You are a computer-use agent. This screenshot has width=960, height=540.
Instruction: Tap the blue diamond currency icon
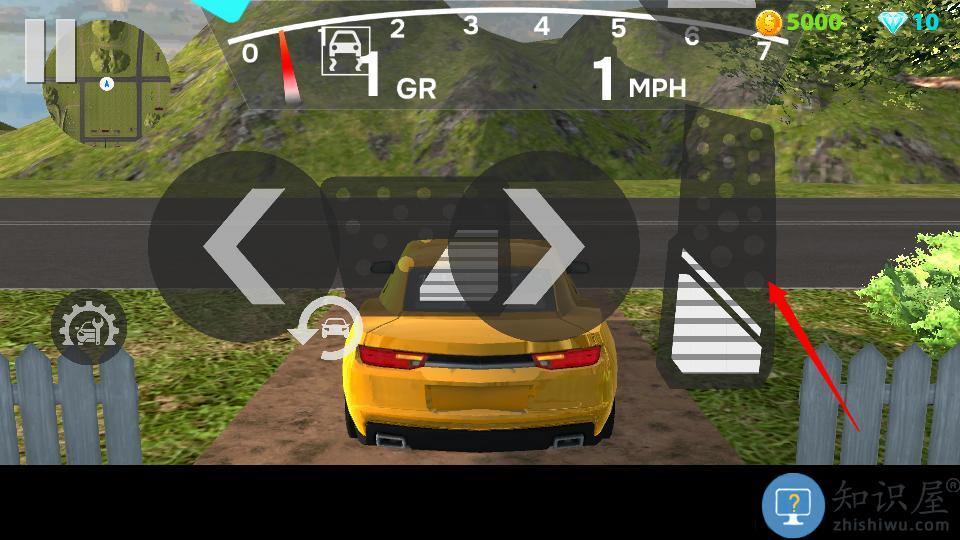point(892,21)
